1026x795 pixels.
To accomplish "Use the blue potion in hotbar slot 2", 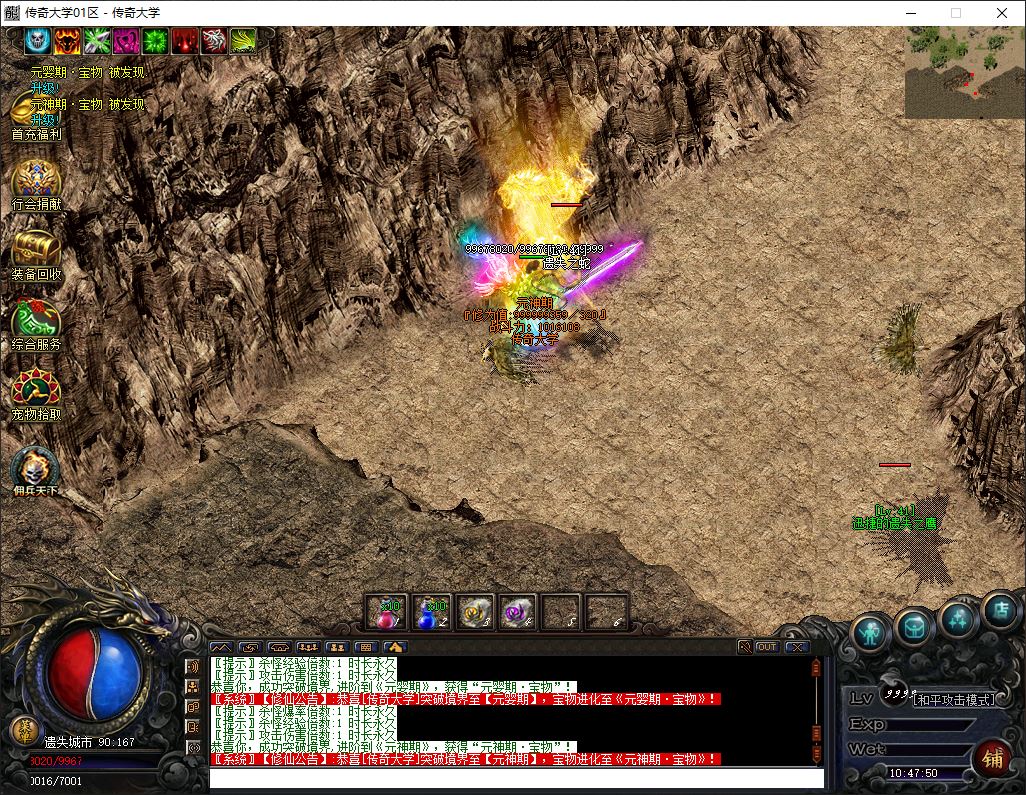I will coord(431,612).
